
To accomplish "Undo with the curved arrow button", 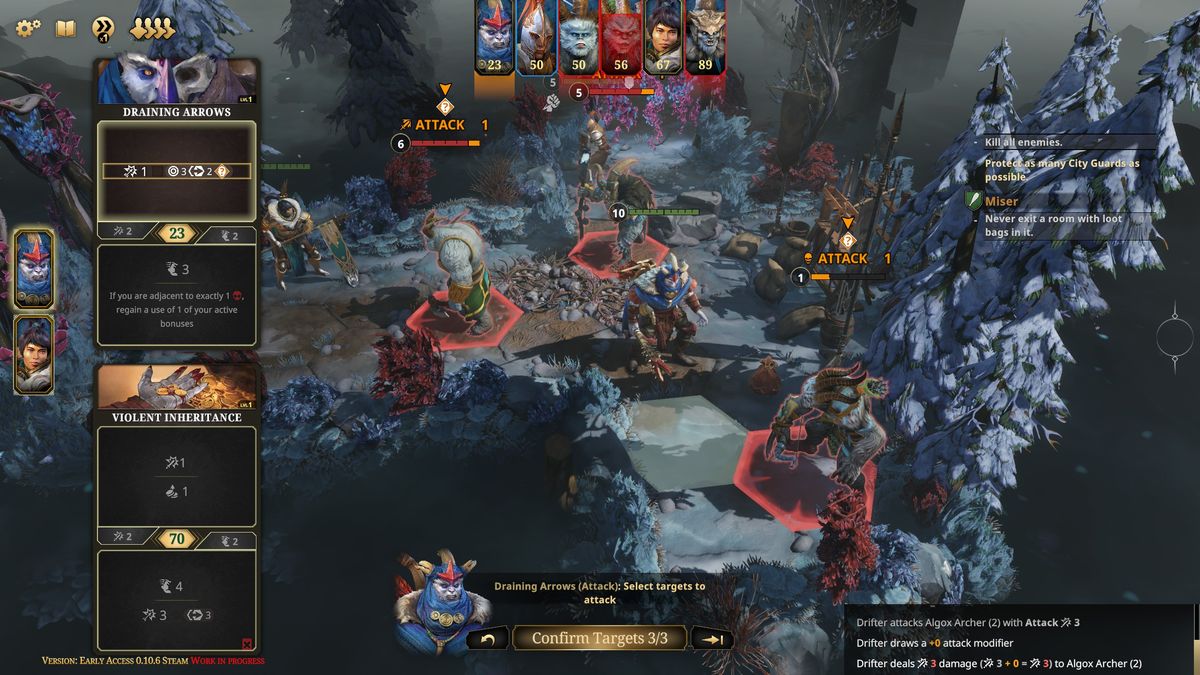I will 487,639.
